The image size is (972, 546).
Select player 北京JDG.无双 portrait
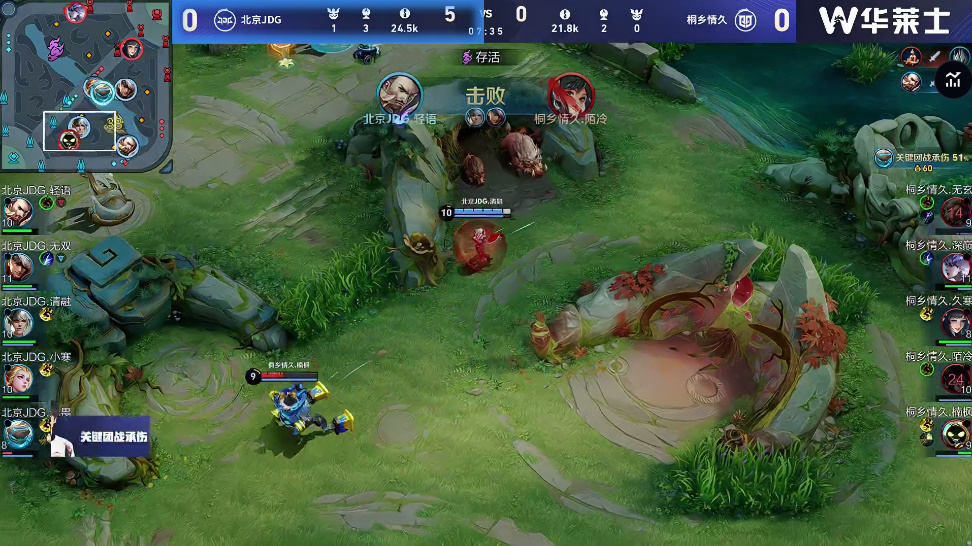(18, 266)
